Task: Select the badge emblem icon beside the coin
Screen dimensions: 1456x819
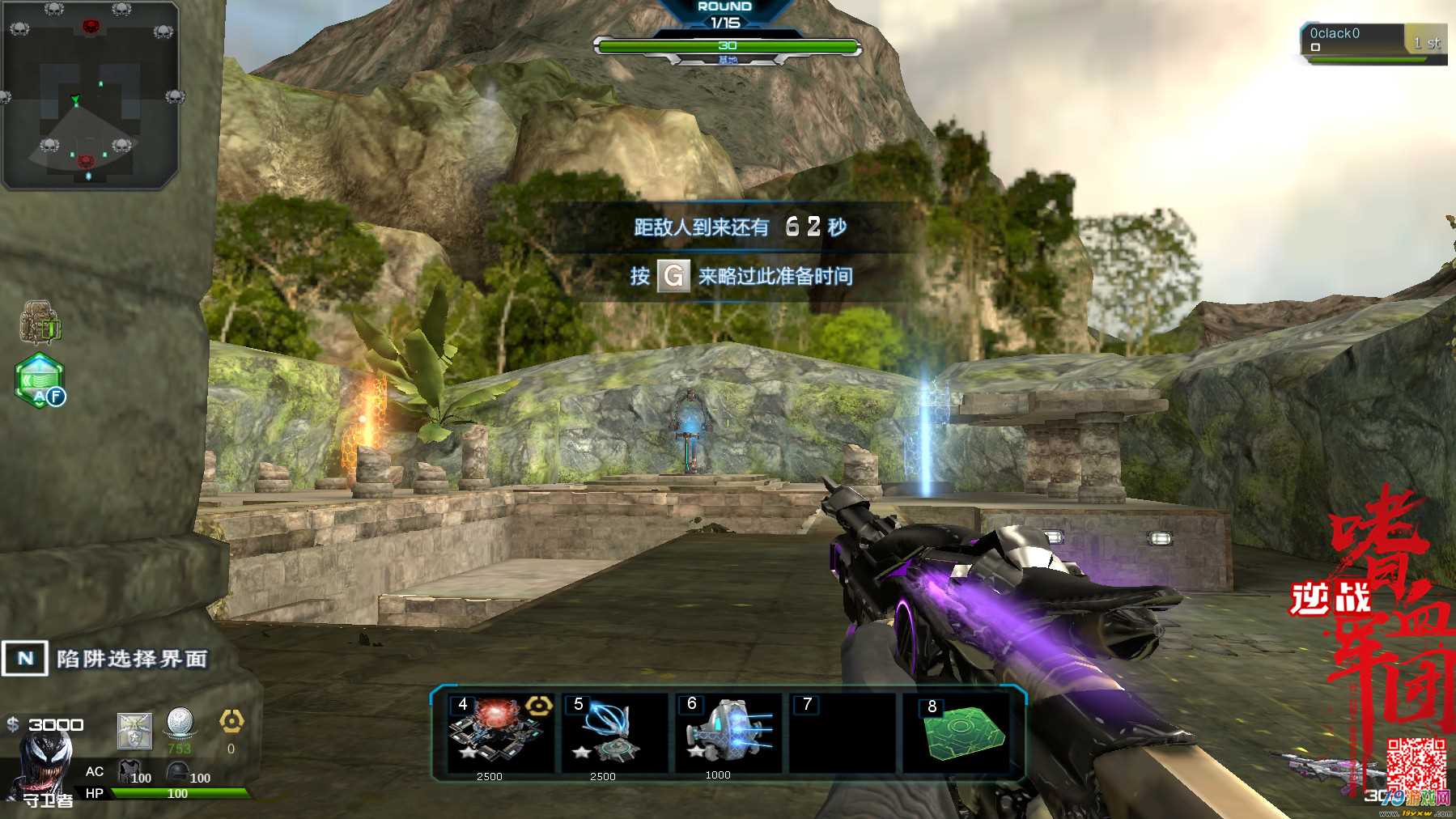Action: pos(134,731)
